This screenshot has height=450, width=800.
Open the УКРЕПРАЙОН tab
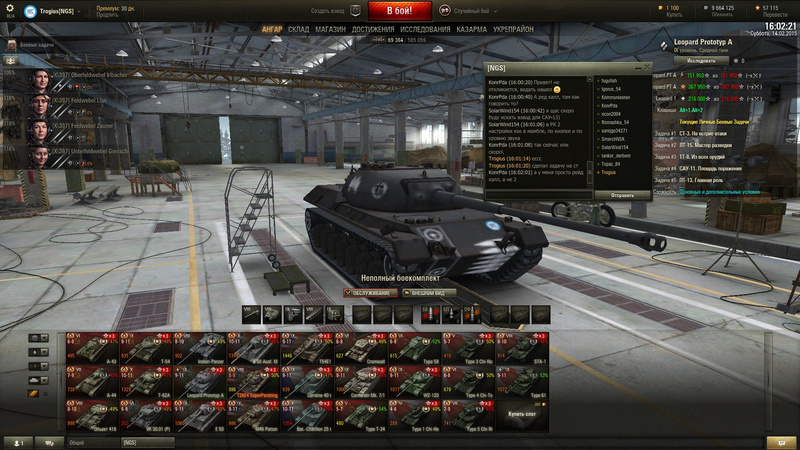[x=513, y=30]
